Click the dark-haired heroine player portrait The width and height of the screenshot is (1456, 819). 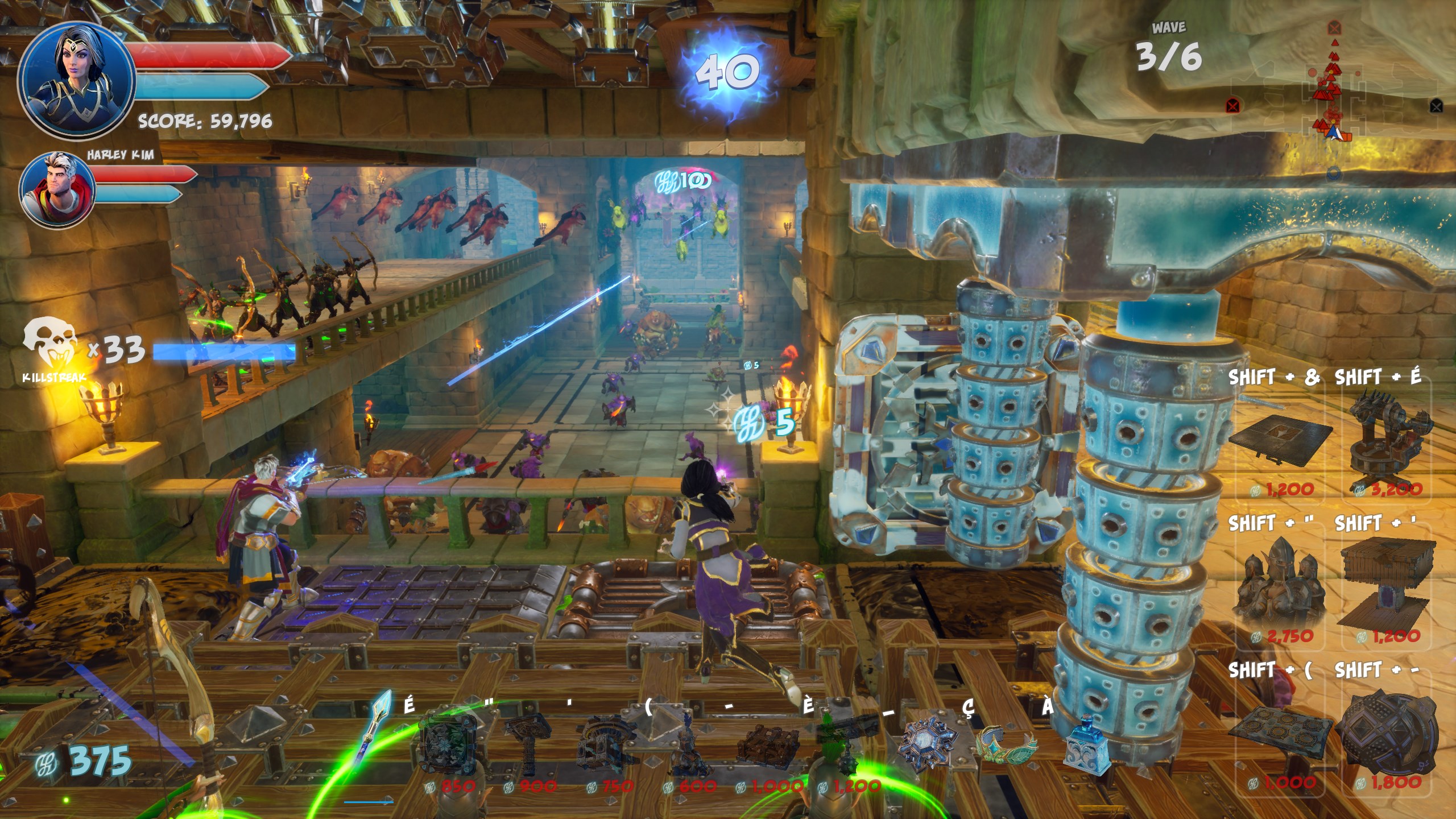(77, 80)
